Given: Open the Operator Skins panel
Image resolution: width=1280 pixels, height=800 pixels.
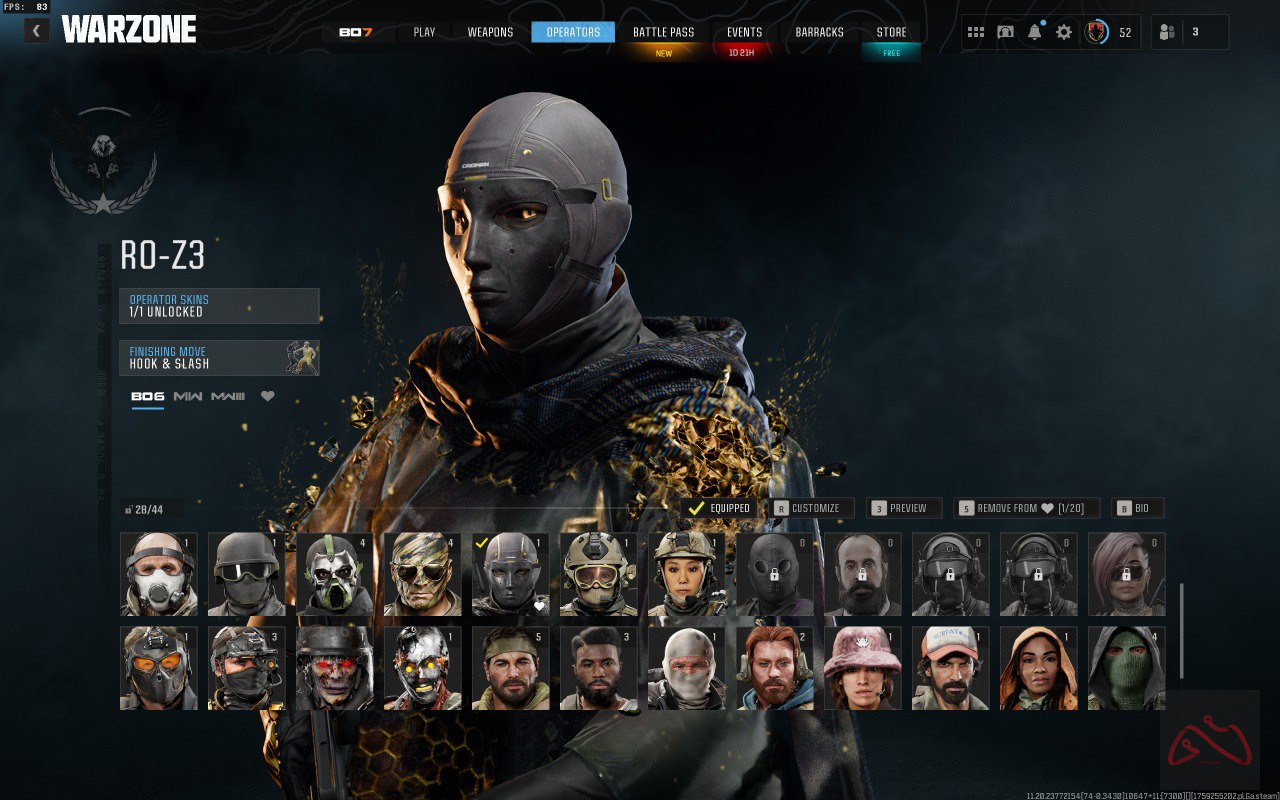Looking at the screenshot, I should [x=219, y=306].
